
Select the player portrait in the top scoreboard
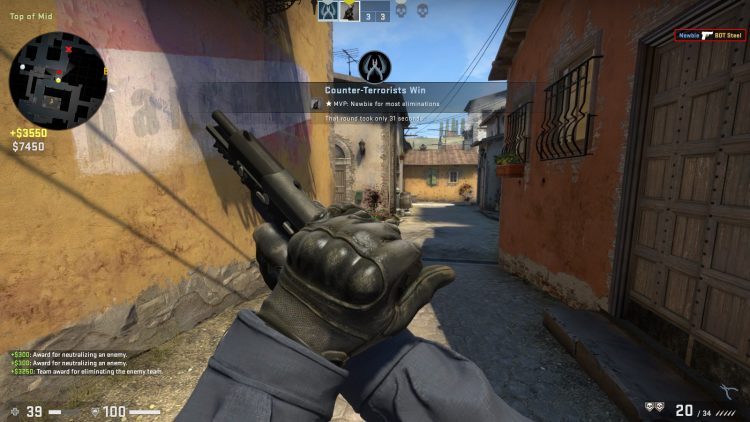(351, 10)
